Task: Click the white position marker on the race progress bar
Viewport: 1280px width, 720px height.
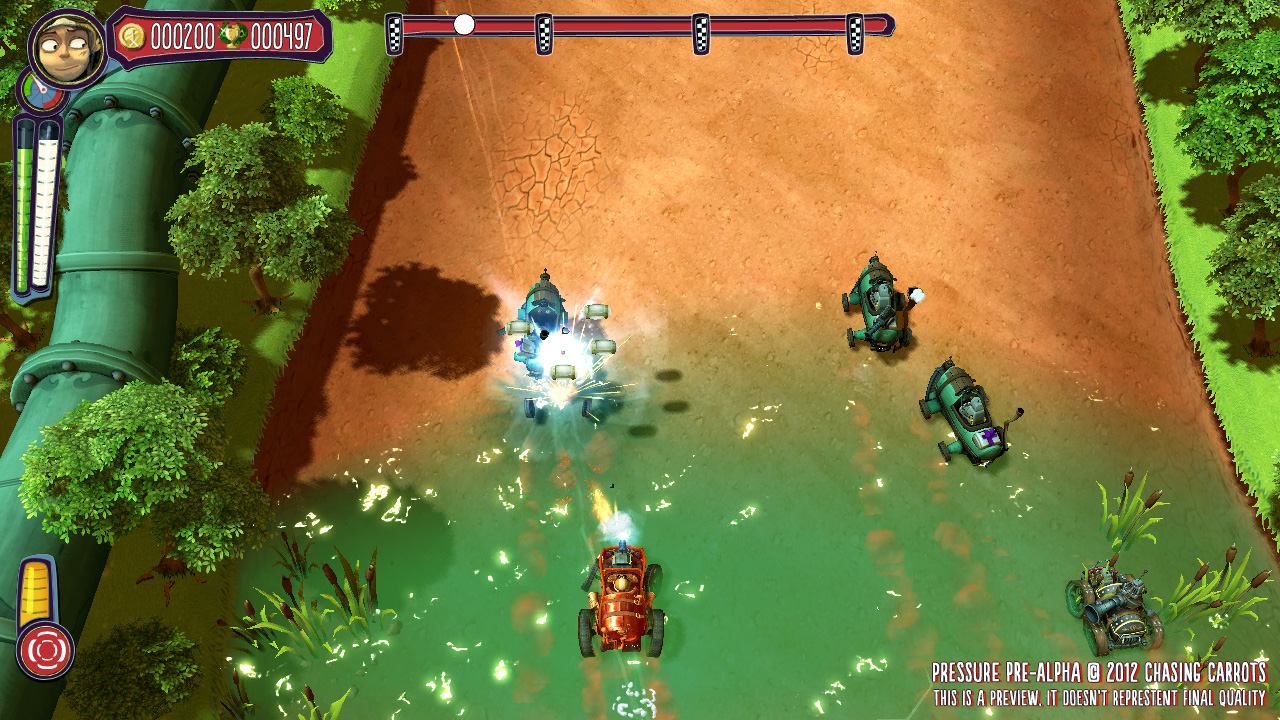Action: coord(464,25)
